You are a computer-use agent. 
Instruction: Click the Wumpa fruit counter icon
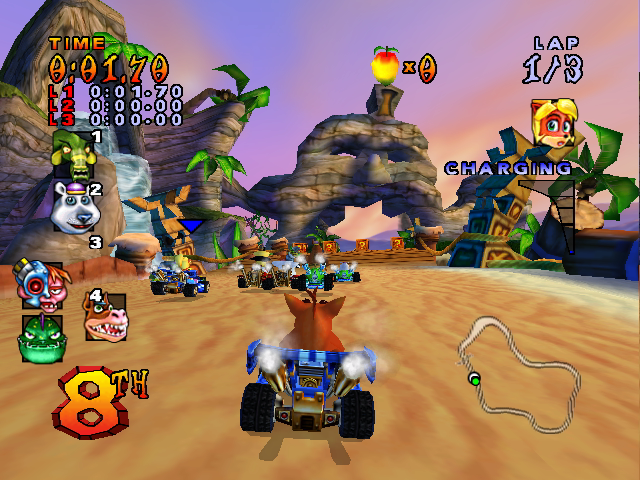tap(385, 65)
